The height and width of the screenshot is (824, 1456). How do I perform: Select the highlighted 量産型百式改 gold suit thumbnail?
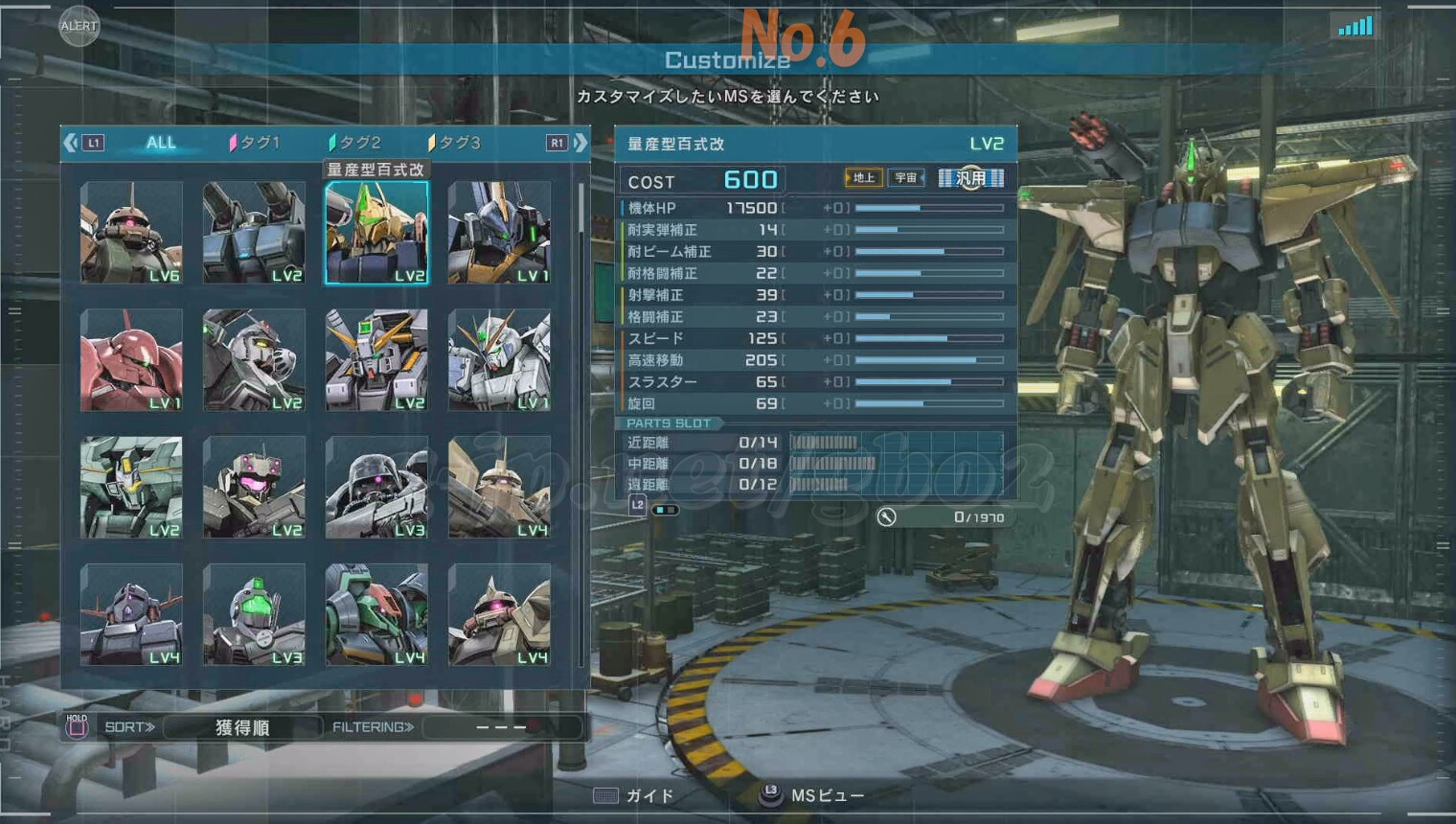pyautogui.click(x=376, y=233)
